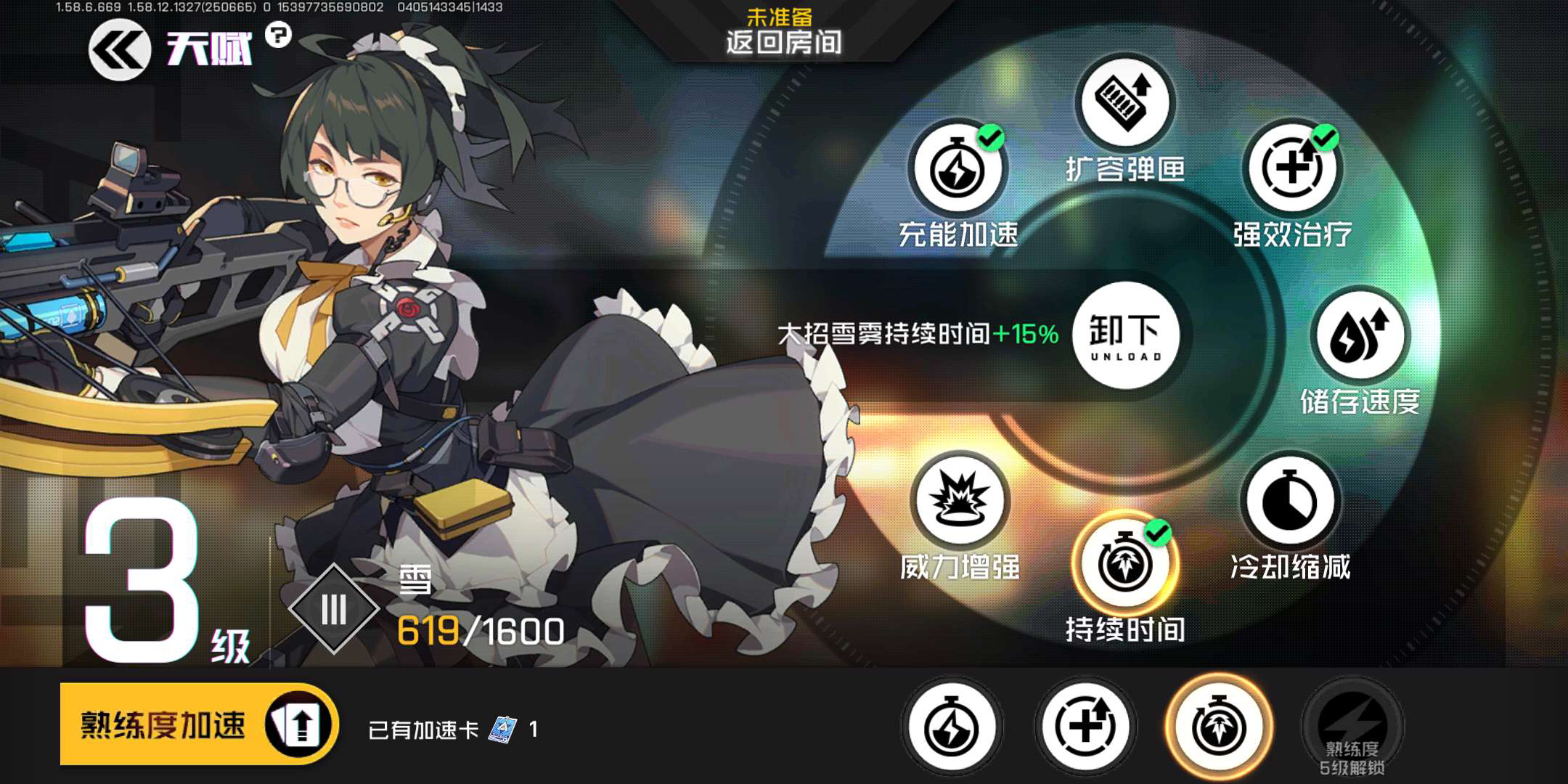Unload talent with the 卸下 button
The image size is (1568, 784).
[x=1125, y=336]
